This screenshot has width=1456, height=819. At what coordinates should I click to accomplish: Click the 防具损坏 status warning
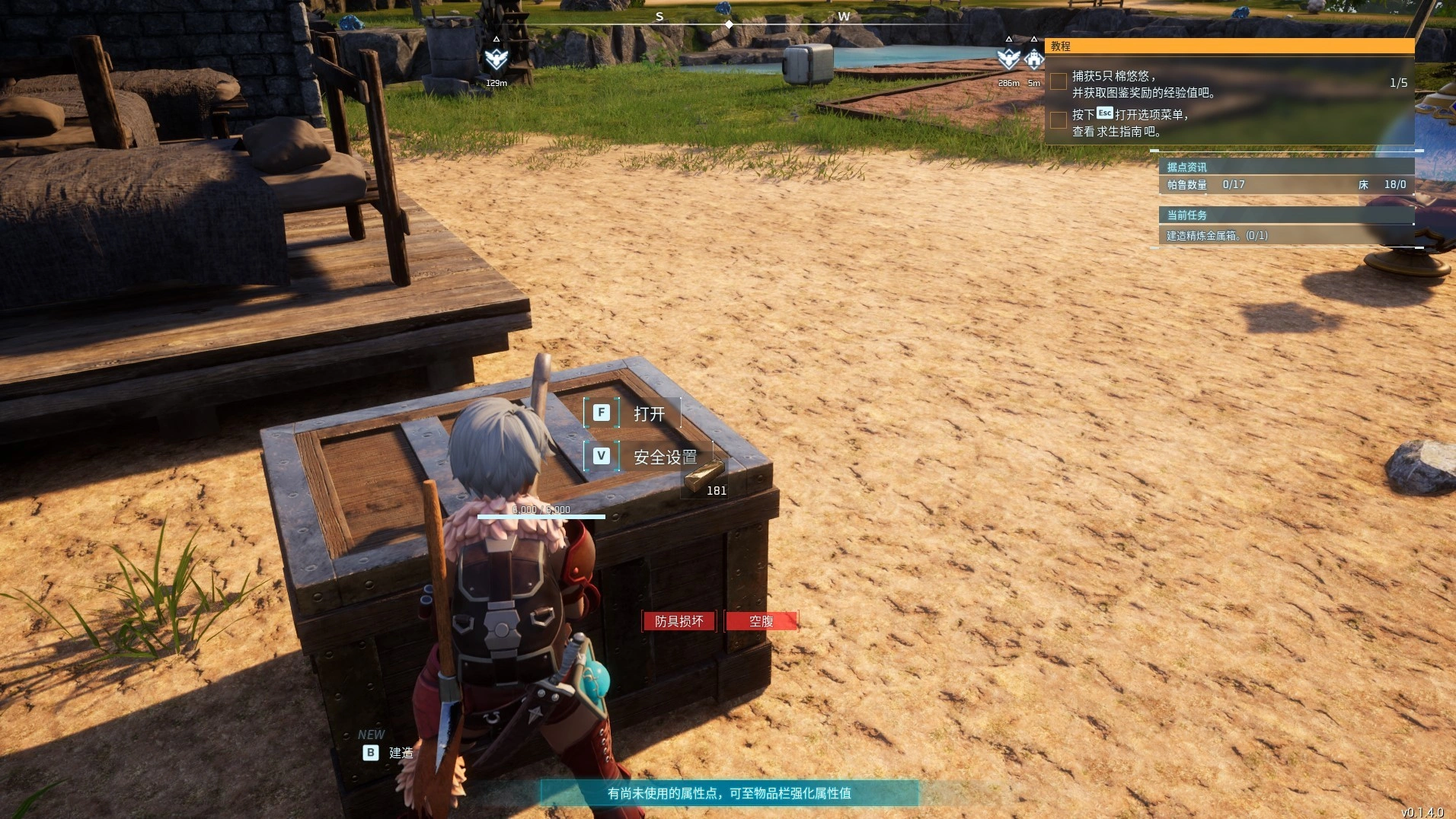click(679, 622)
